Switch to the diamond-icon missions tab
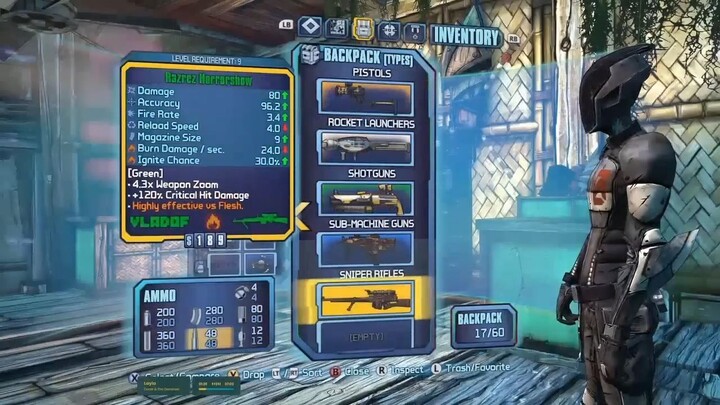This screenshot has width=720, height=405. point(311,29)
